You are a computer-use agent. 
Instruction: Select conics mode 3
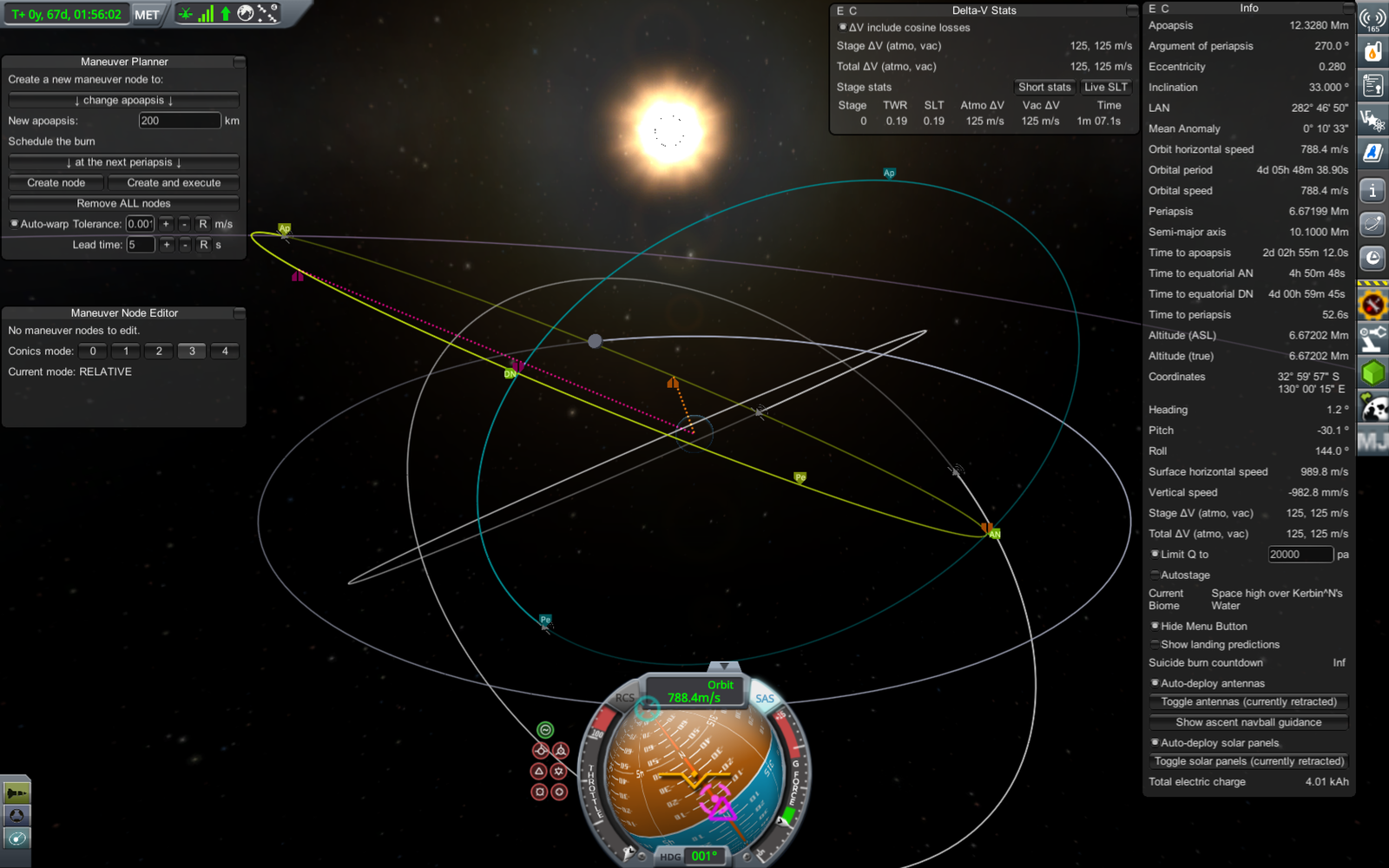[192, 352]
